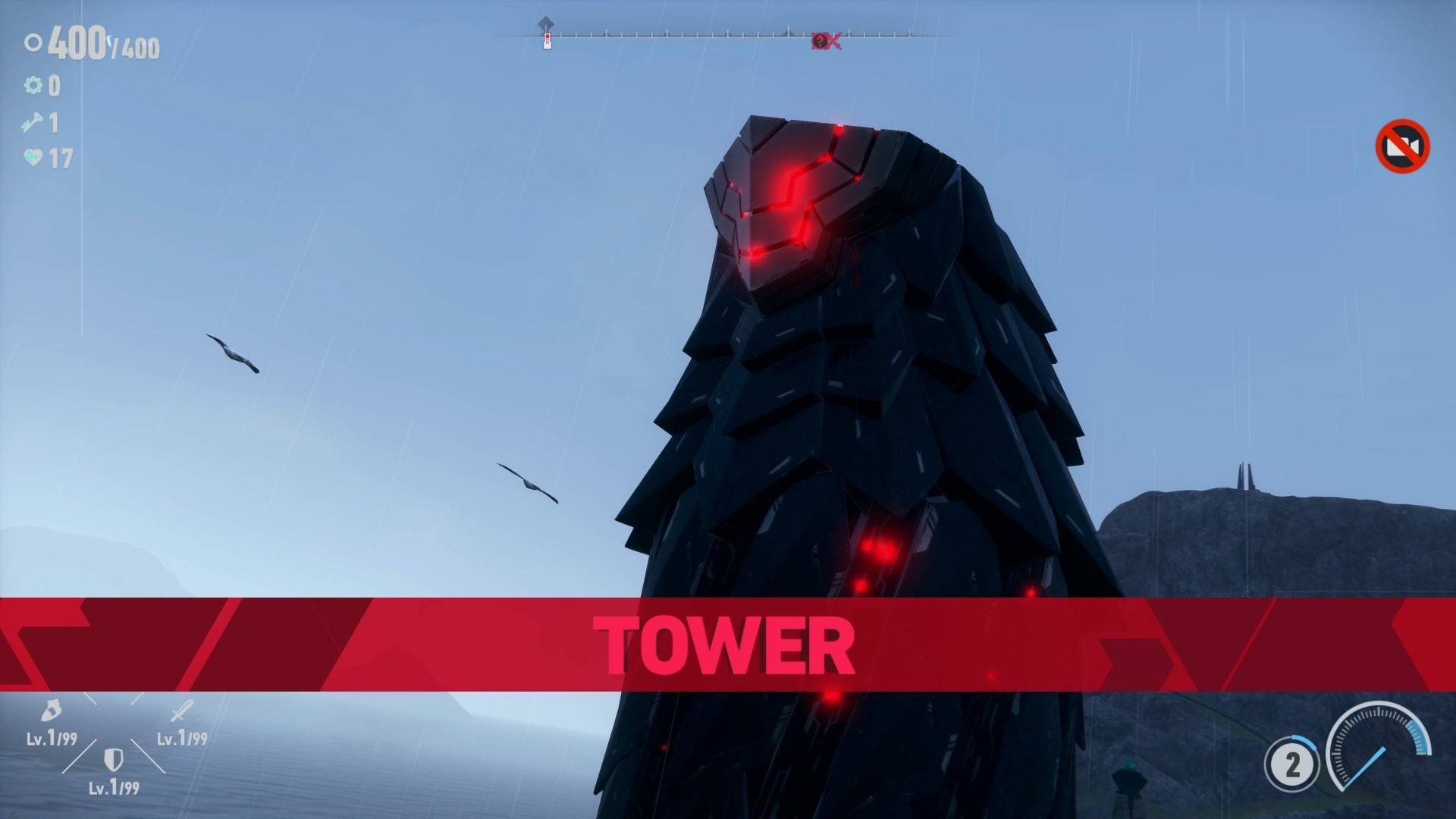
Task: Click the circled number 2 indicator
Action: coord(1292,764)
